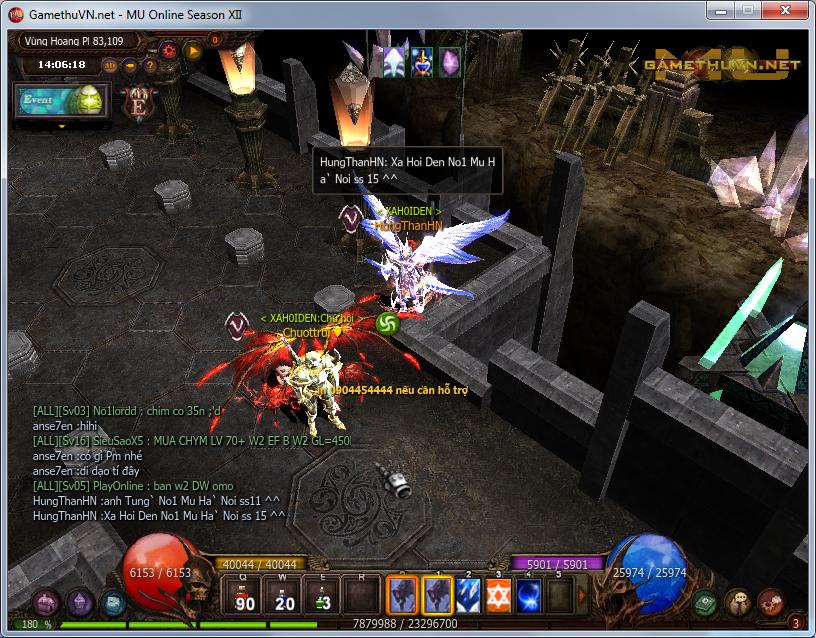Open the gear settings button
The height and width of the screenshot is (638, 816).
(169, 48)
